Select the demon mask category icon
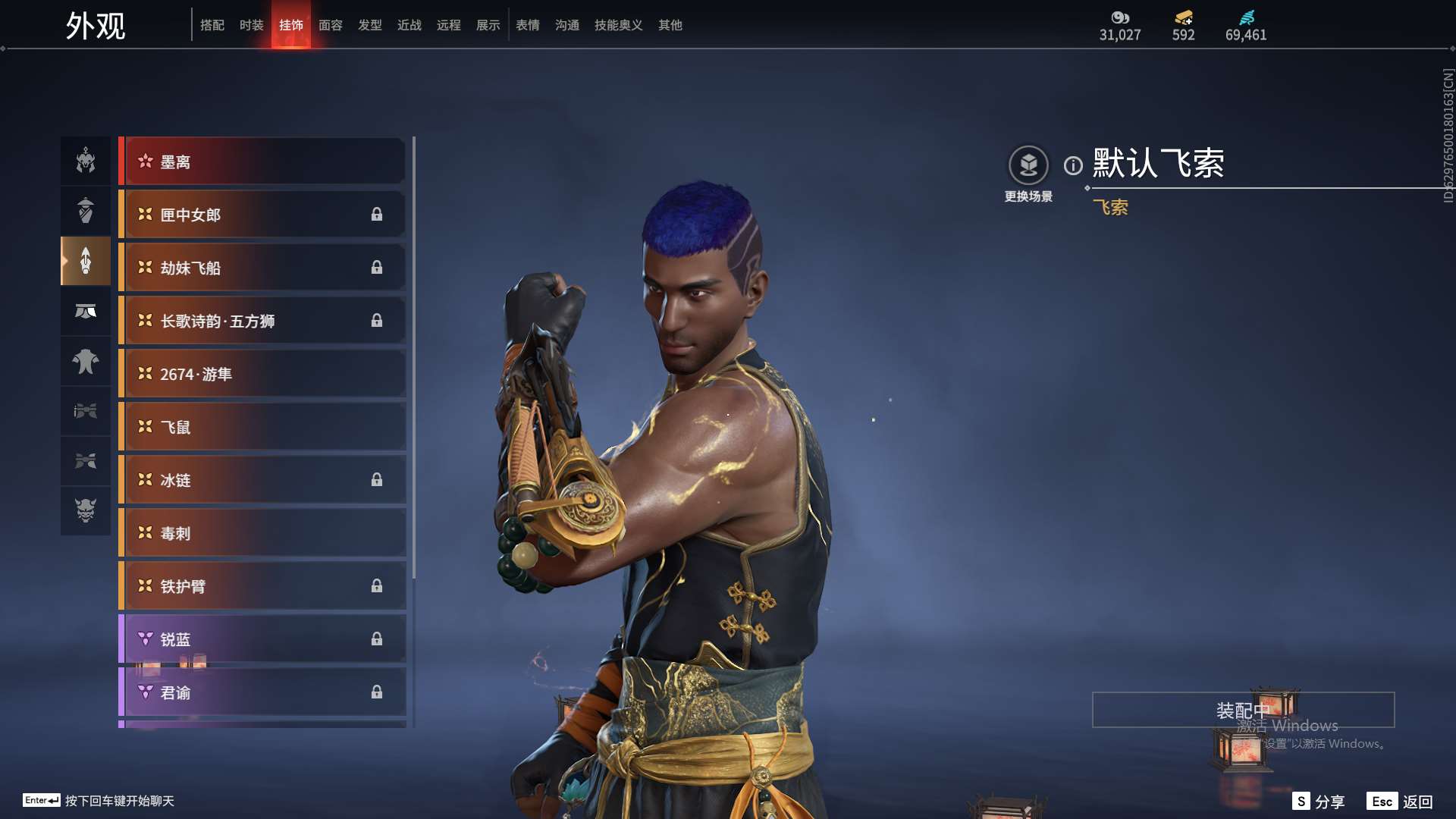 pos(86,510)
